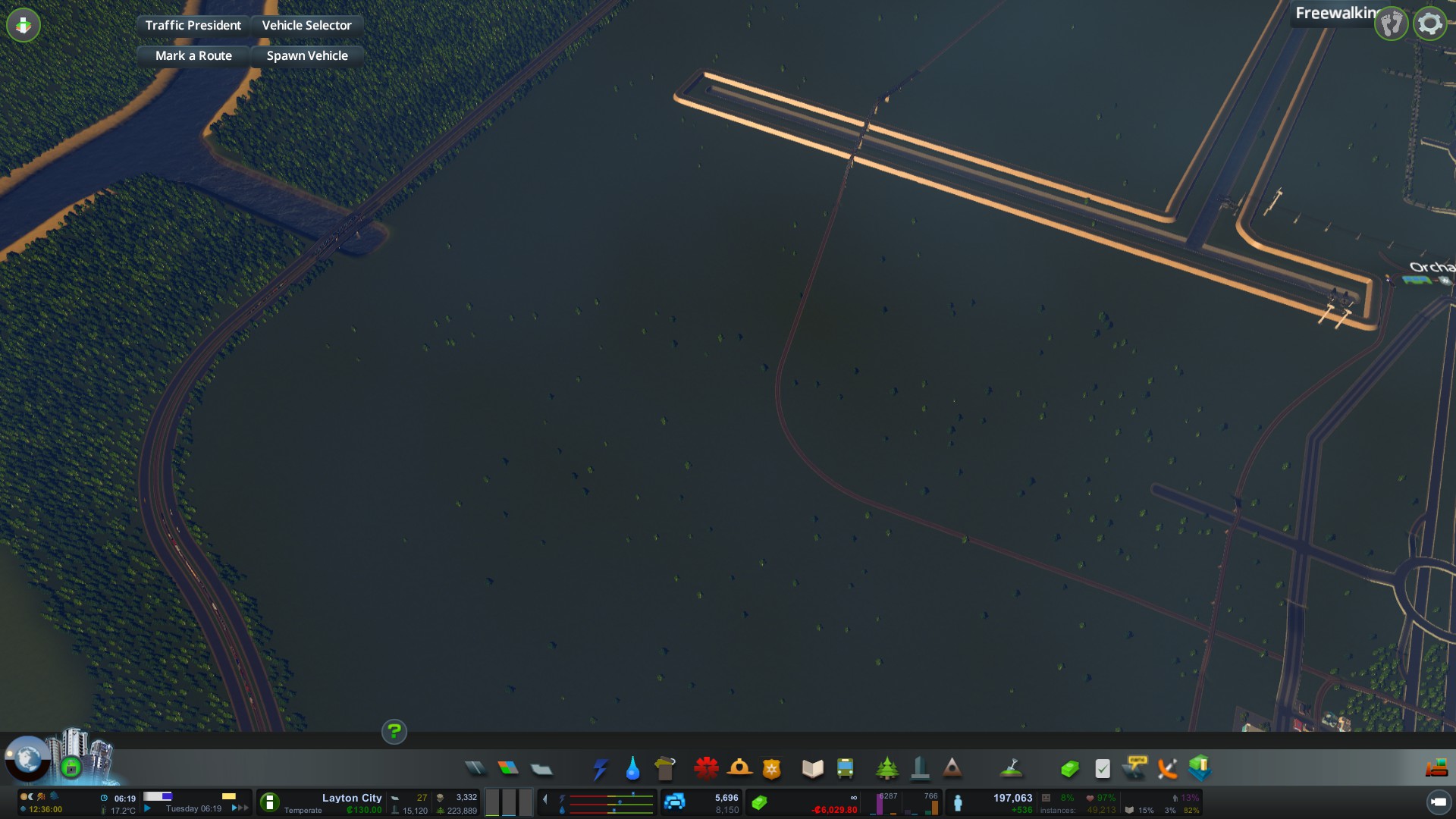This screenshot has height=819, width=1456.
Task: Open the zoning tool
Action: click(508, 769)
